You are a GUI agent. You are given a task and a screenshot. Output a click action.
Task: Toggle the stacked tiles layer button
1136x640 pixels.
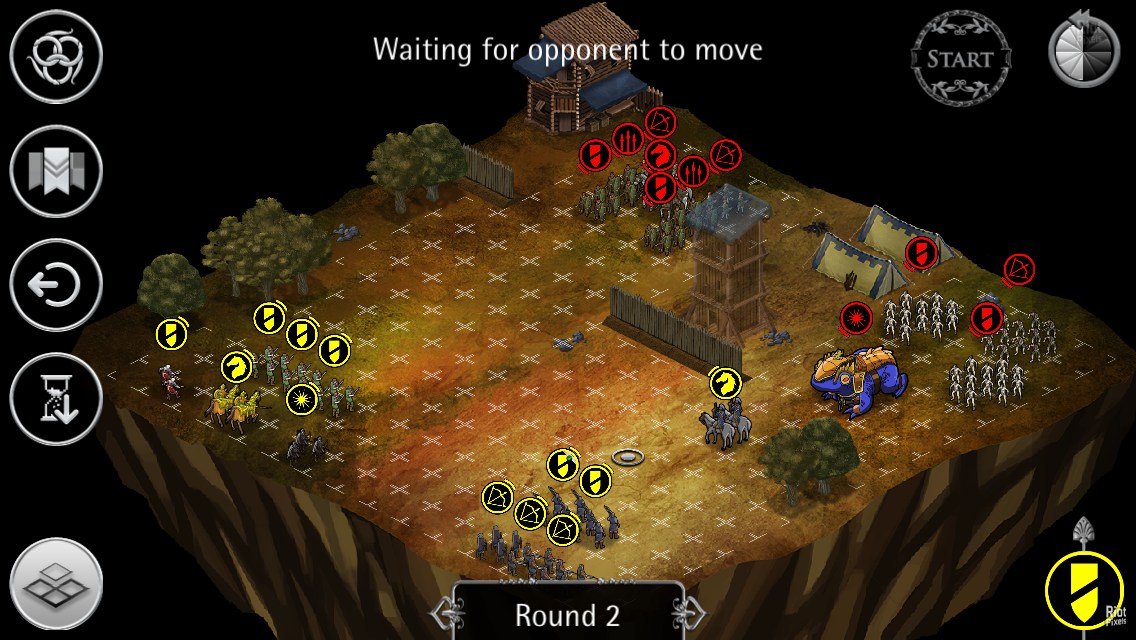point(57,585)
